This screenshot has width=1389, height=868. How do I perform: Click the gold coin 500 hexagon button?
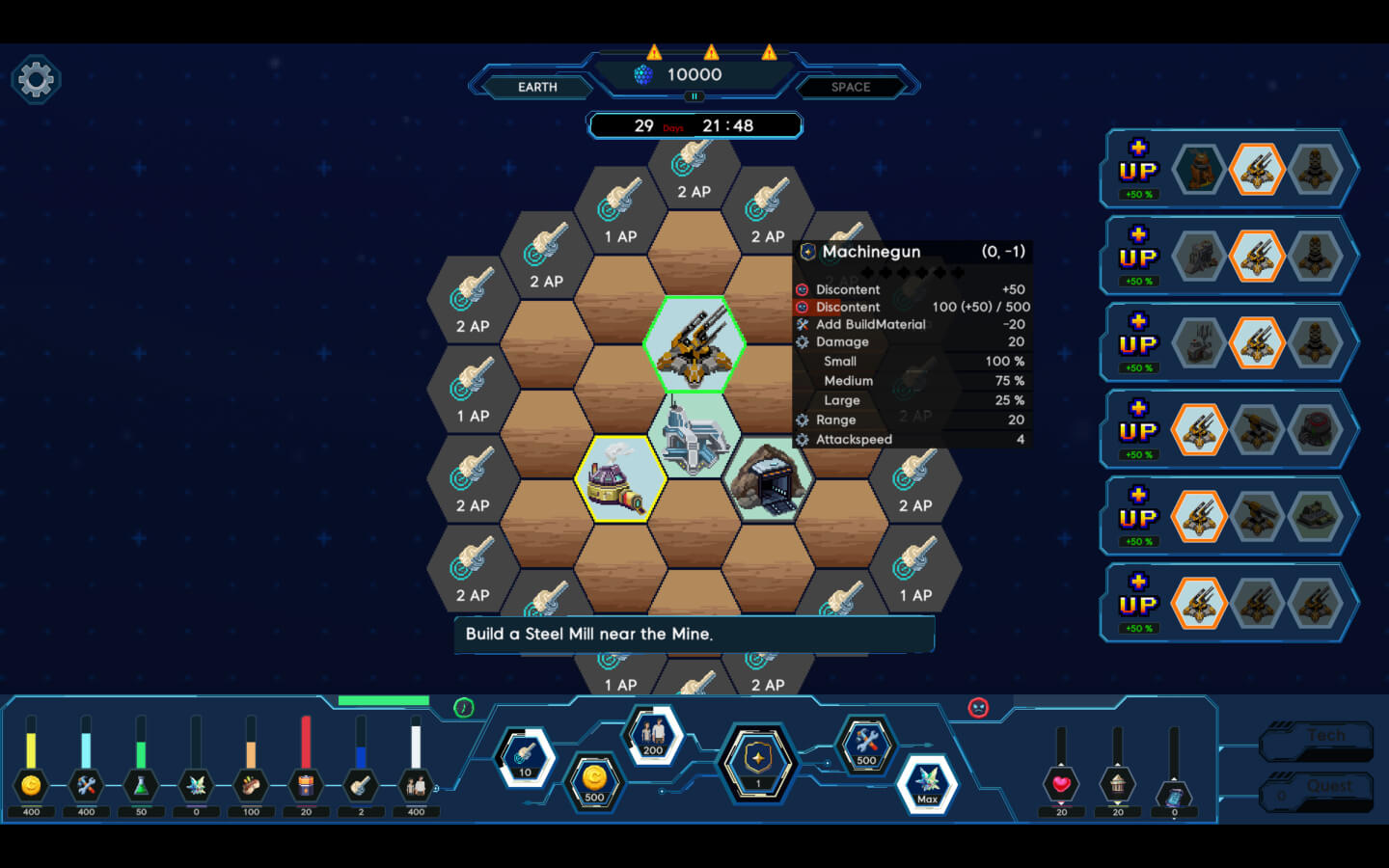[x=594, y=781]
